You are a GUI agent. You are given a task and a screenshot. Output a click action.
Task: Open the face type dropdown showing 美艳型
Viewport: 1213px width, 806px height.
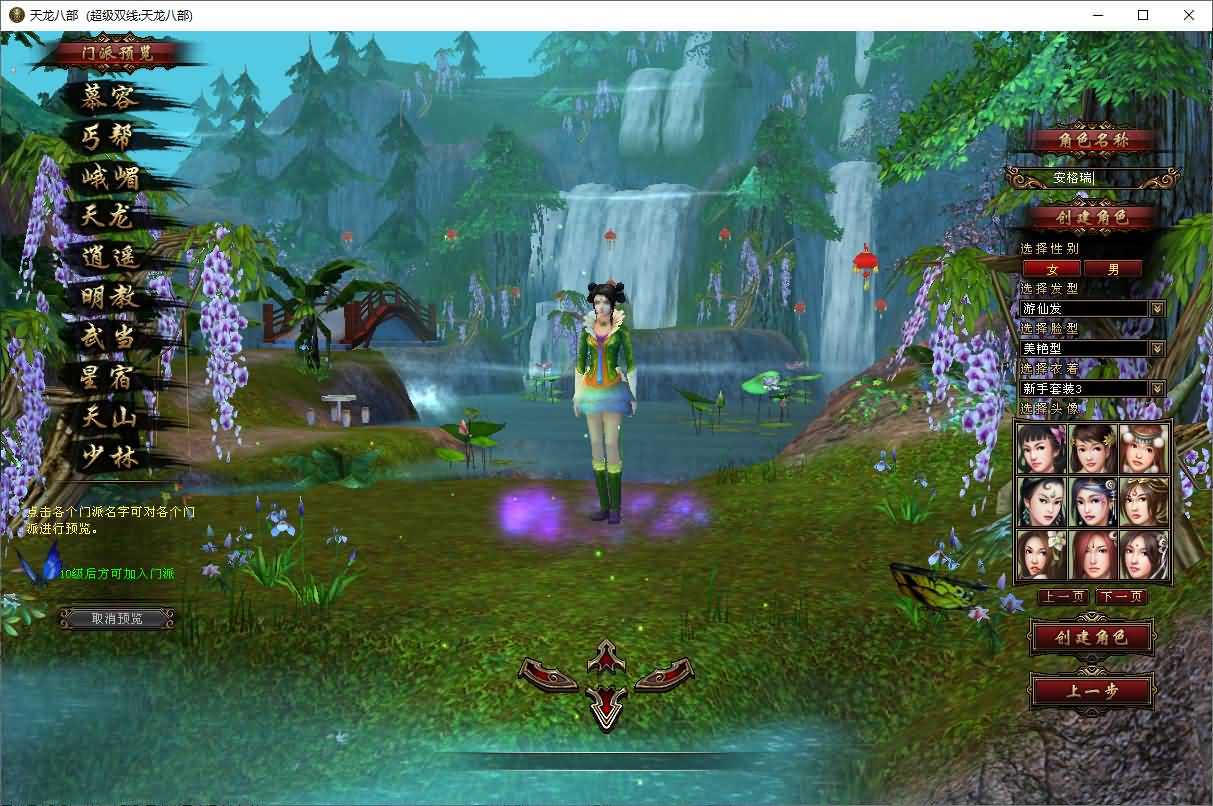[1157, 349]
